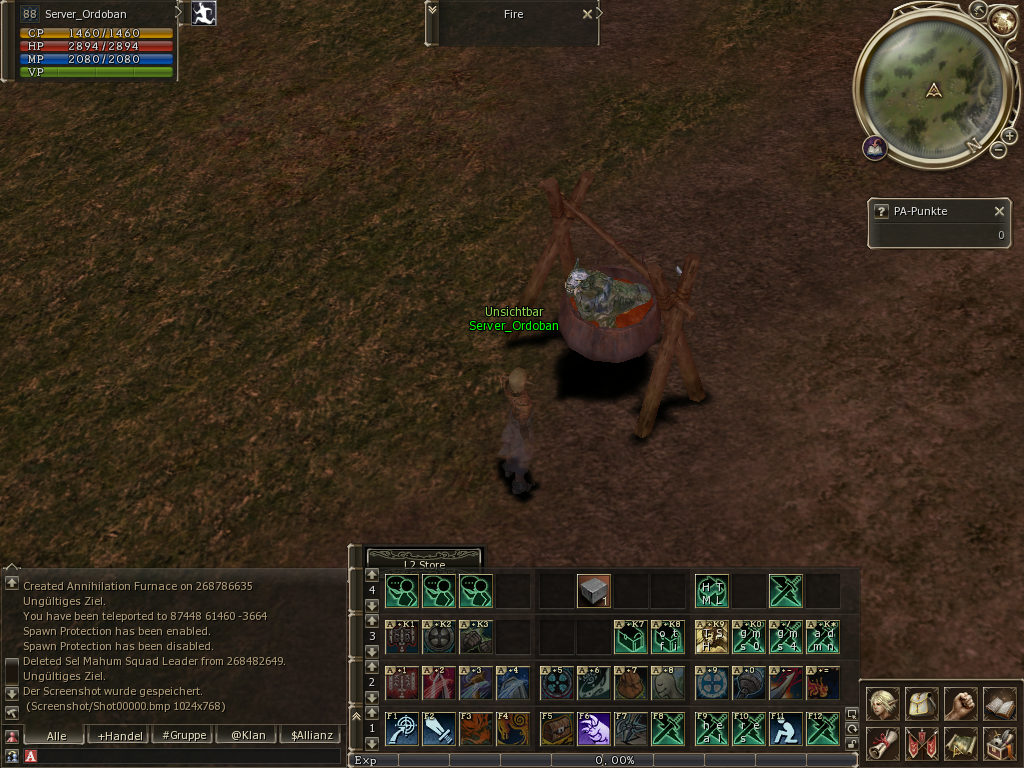Use the treasure chest skill on F5
1024x768 pixels.
click(x=556, y=728)
